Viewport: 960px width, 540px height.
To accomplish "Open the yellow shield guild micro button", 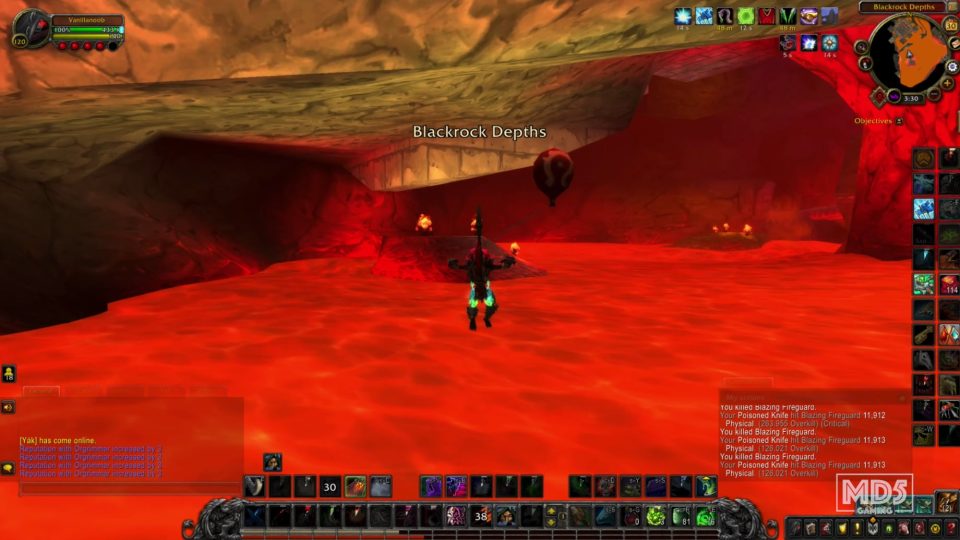I will click(x=841, y=527).
